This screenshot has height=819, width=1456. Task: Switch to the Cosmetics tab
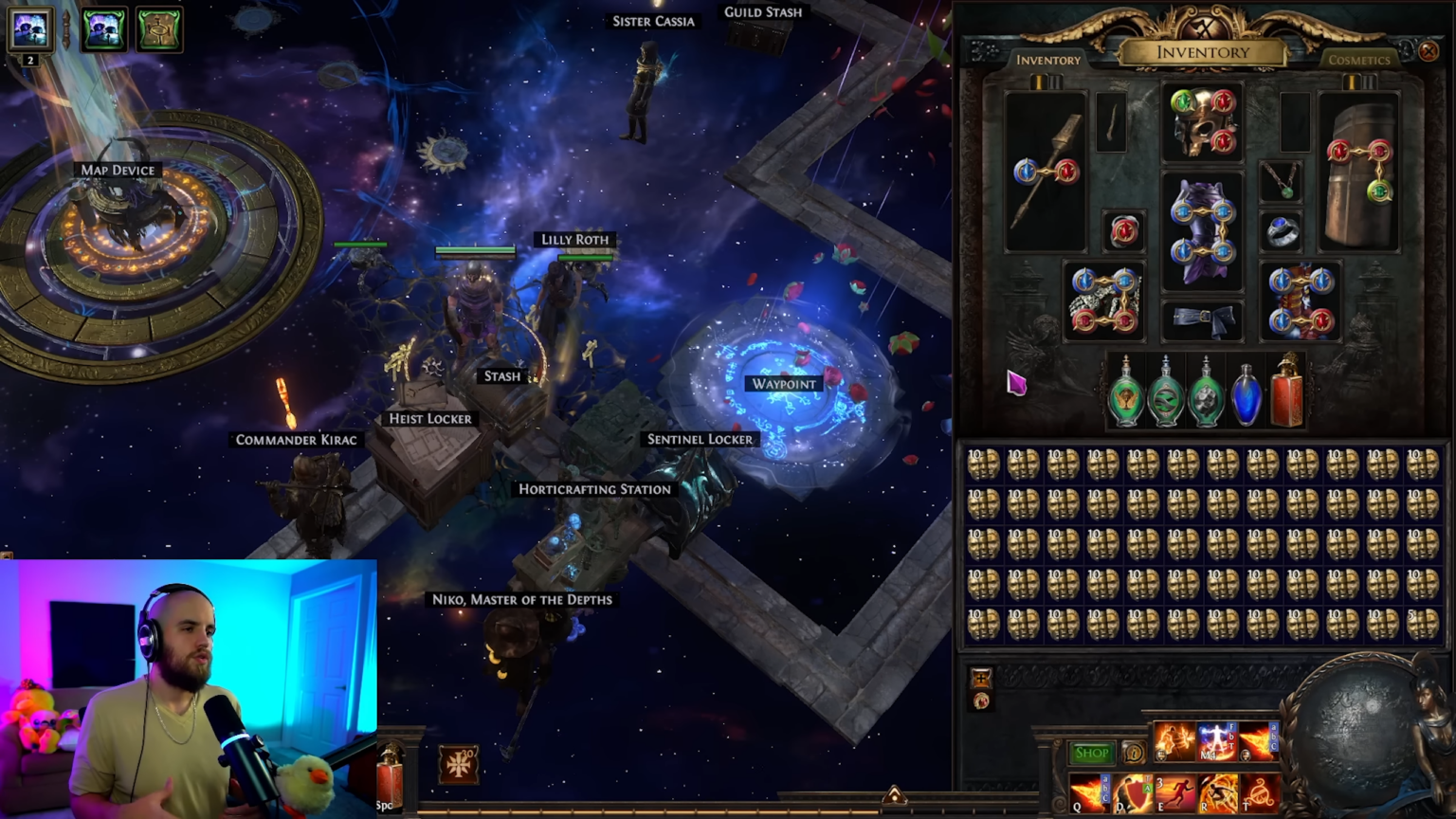pyautogui.click(x=1358, y=60)
